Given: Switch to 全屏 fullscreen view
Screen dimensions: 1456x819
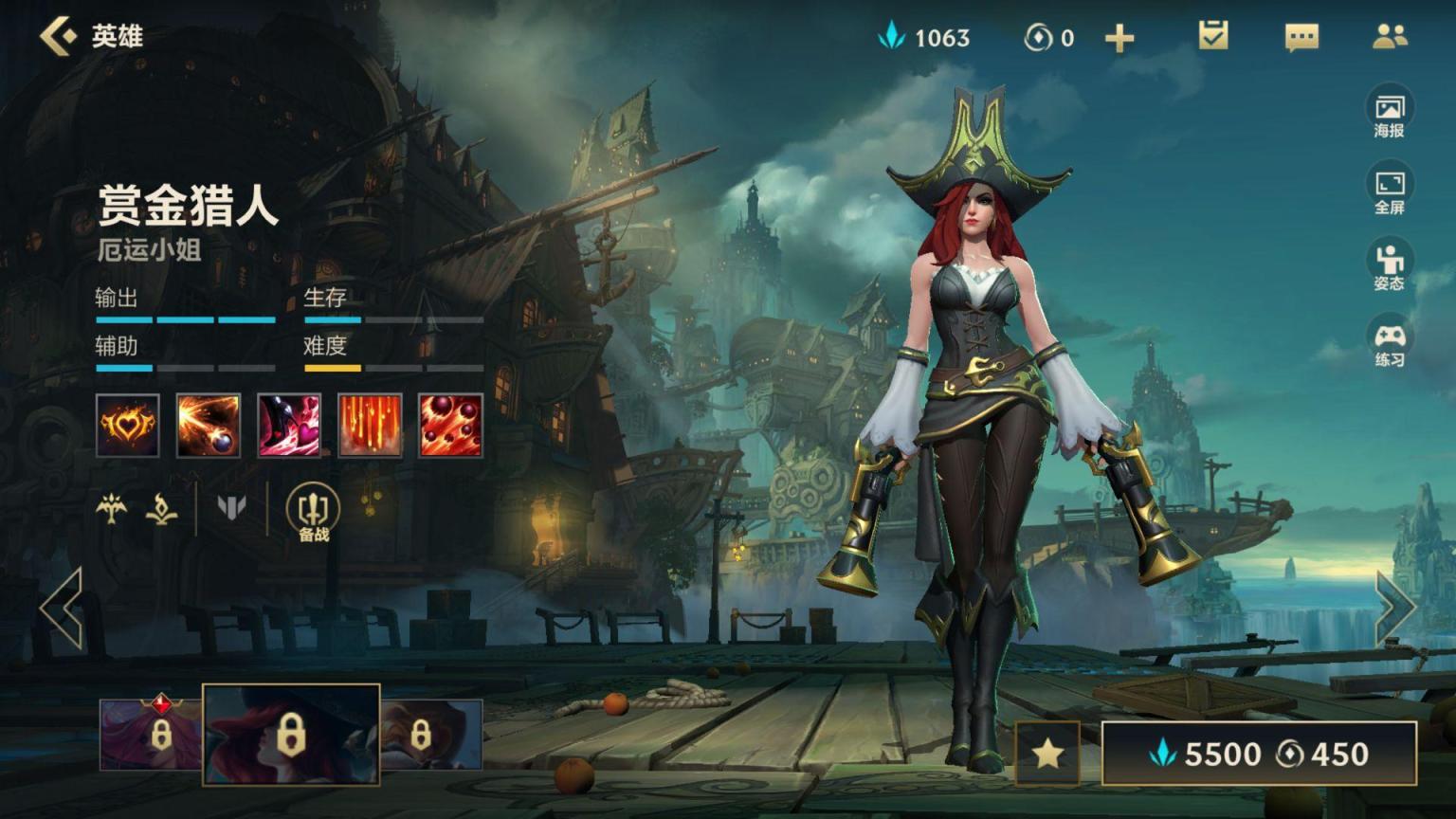Looking at the screenshot, I should click(1389, 191).
